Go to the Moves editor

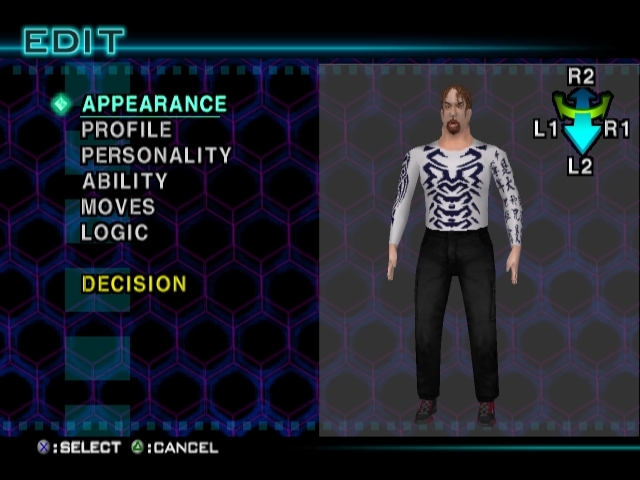118,207
